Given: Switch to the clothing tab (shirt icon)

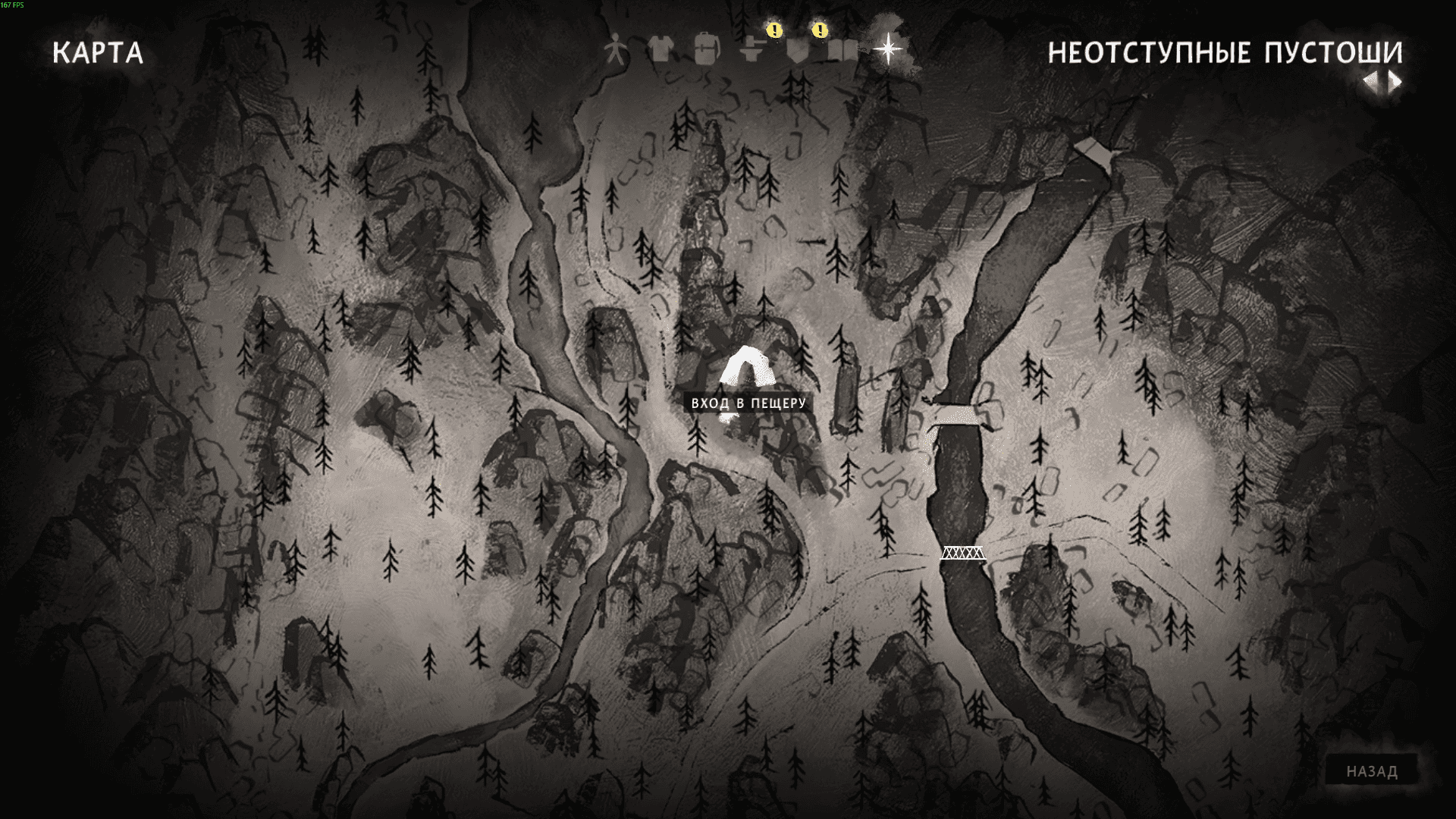Looking at the screenshot, I should pyautogui.click(x=661, y=50).
